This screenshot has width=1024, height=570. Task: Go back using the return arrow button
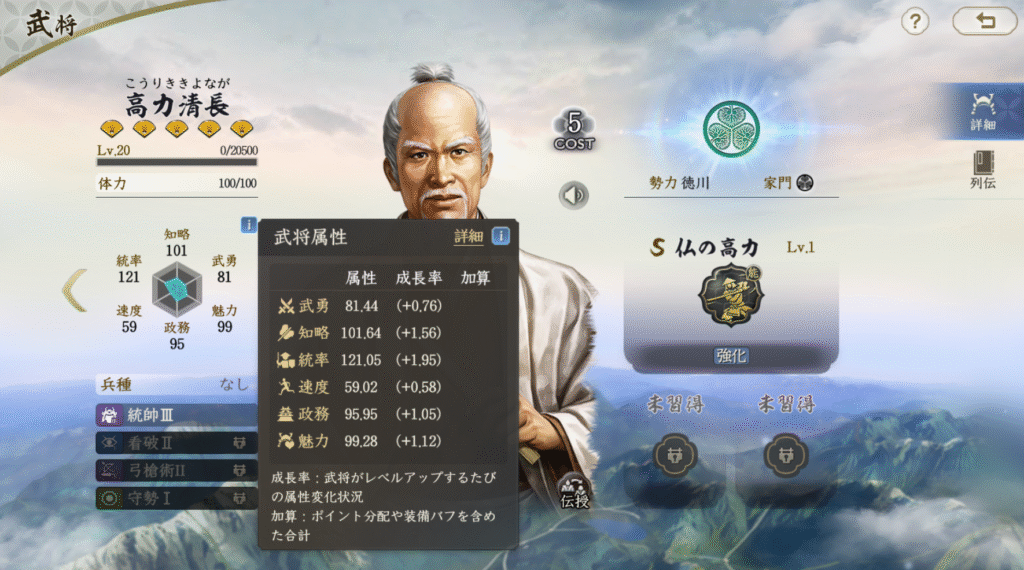click(984, 21)
